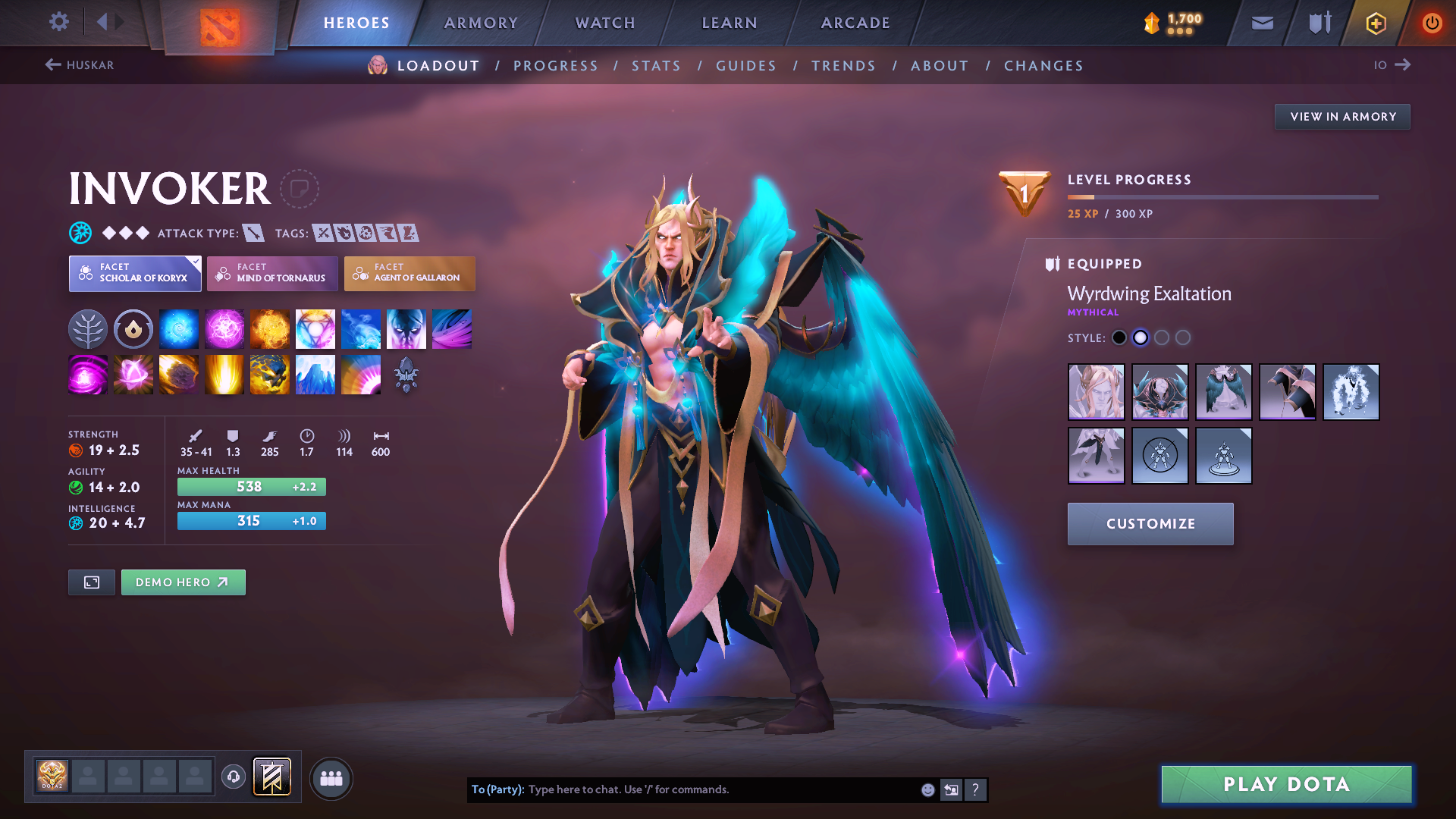Click the level progress XP bar
1456x819 pixels.
click(1222, 197)
